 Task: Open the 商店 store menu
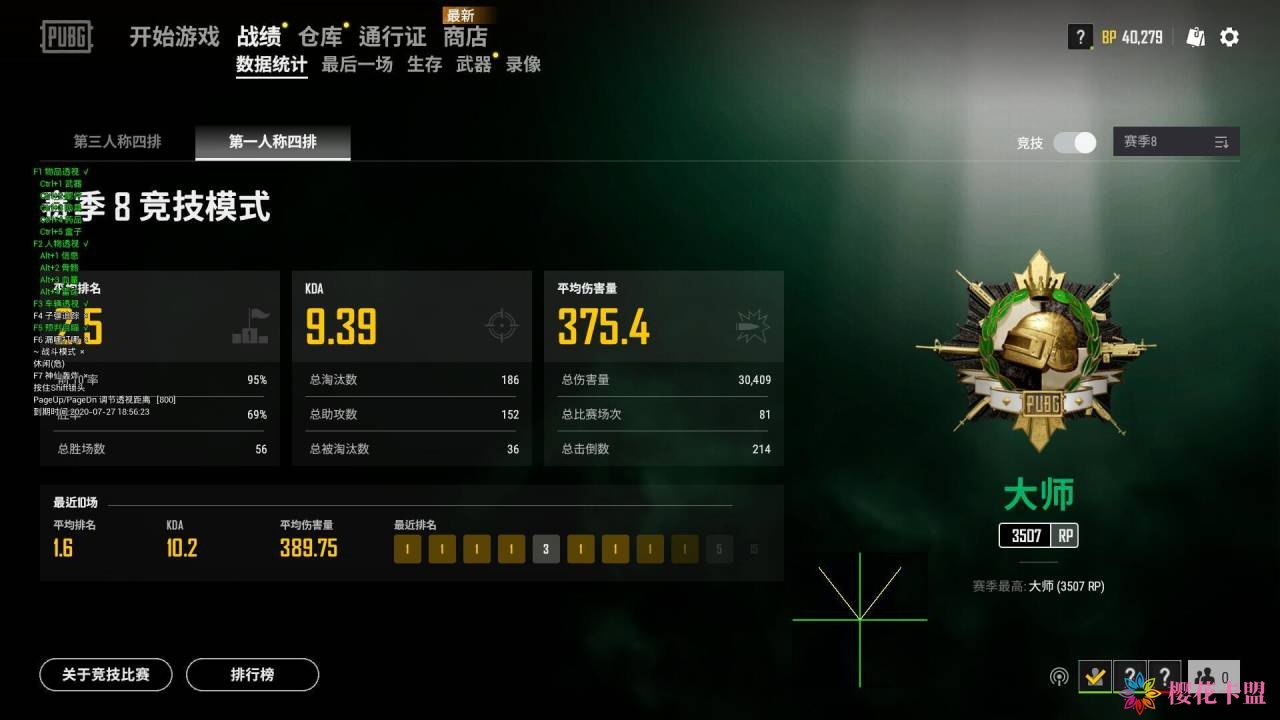(x=466, y=37)
